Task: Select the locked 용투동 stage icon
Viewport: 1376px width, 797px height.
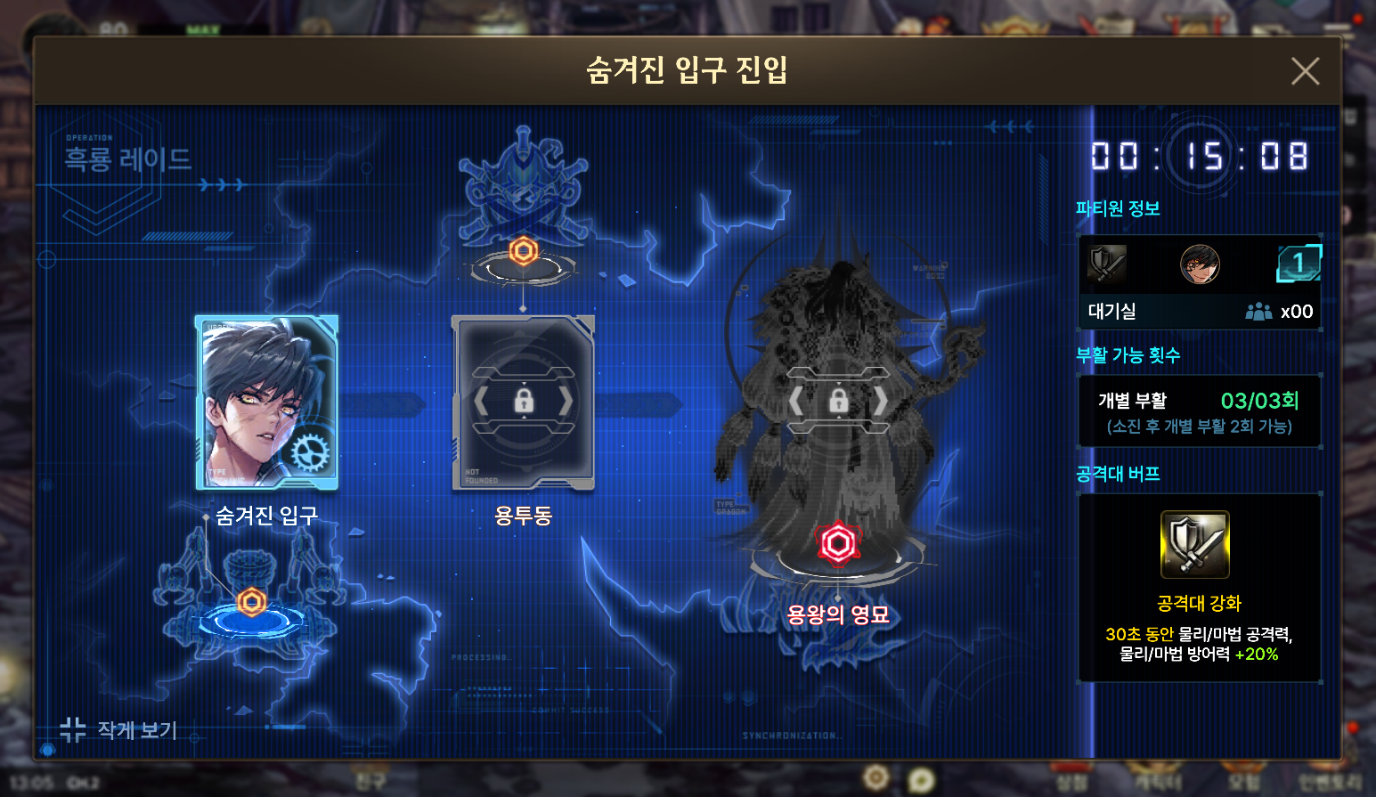Action: pos(523,400)
